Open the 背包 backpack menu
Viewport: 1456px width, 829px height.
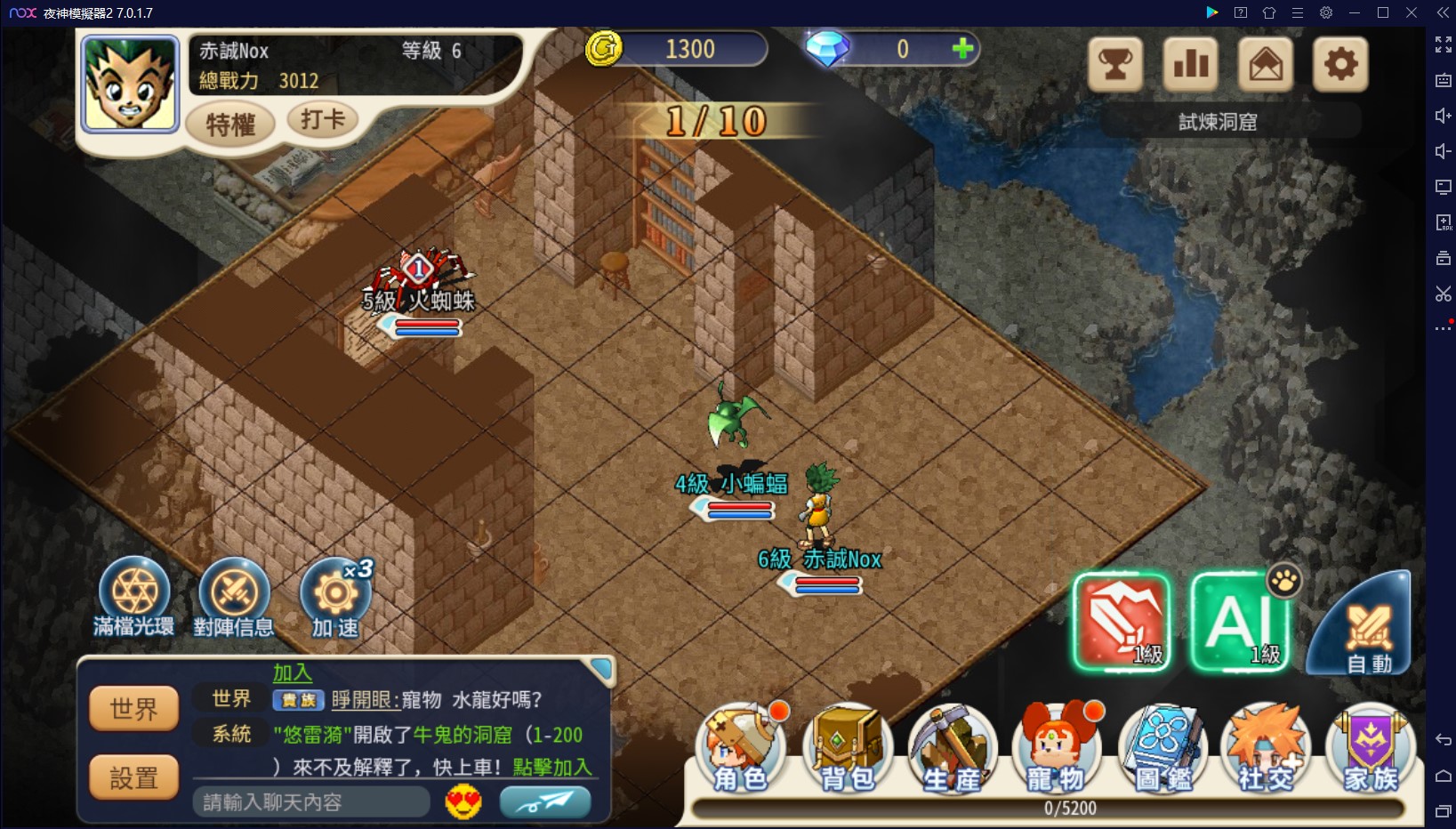click(847, 748)
